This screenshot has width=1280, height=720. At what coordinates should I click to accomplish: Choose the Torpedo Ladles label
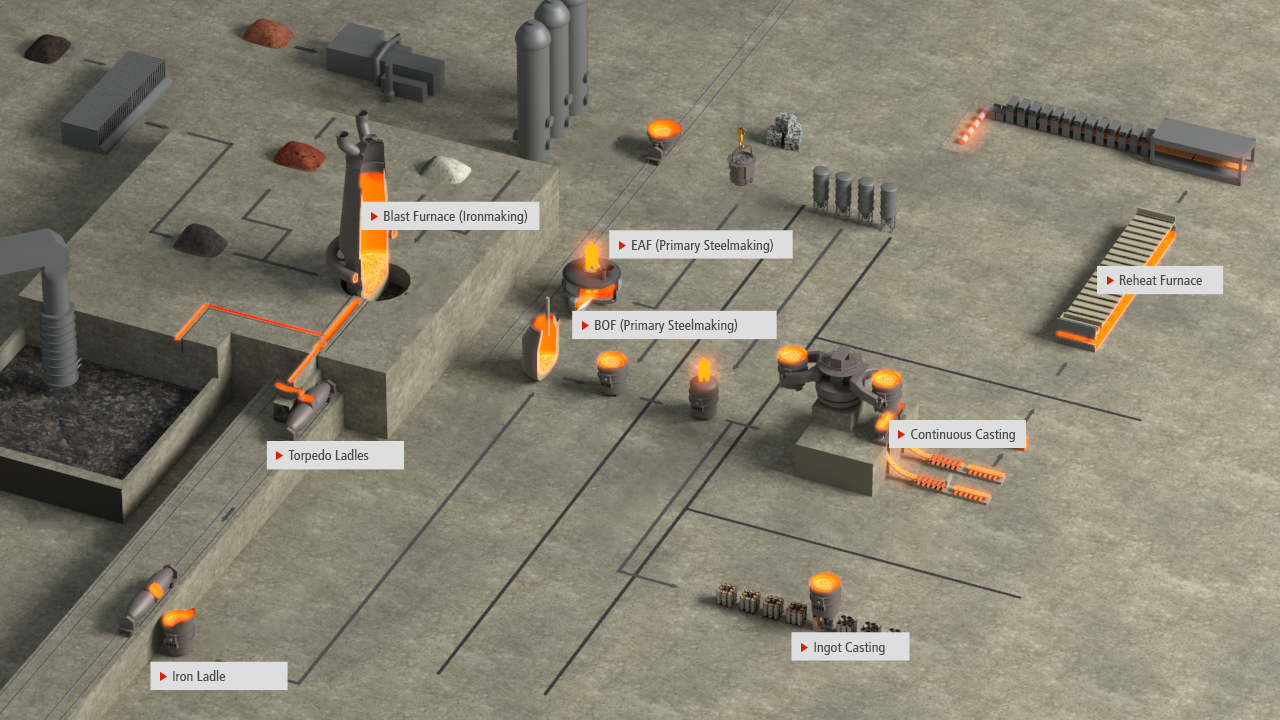coord(336,455)
